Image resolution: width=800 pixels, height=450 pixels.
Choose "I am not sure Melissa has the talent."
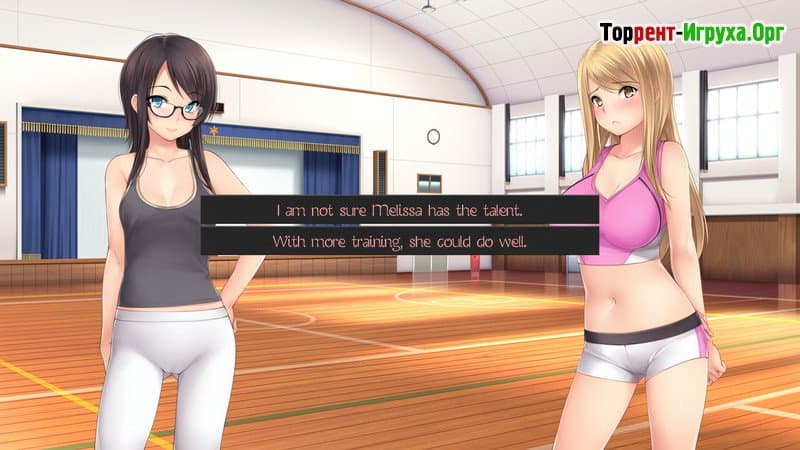coord(399,210)
